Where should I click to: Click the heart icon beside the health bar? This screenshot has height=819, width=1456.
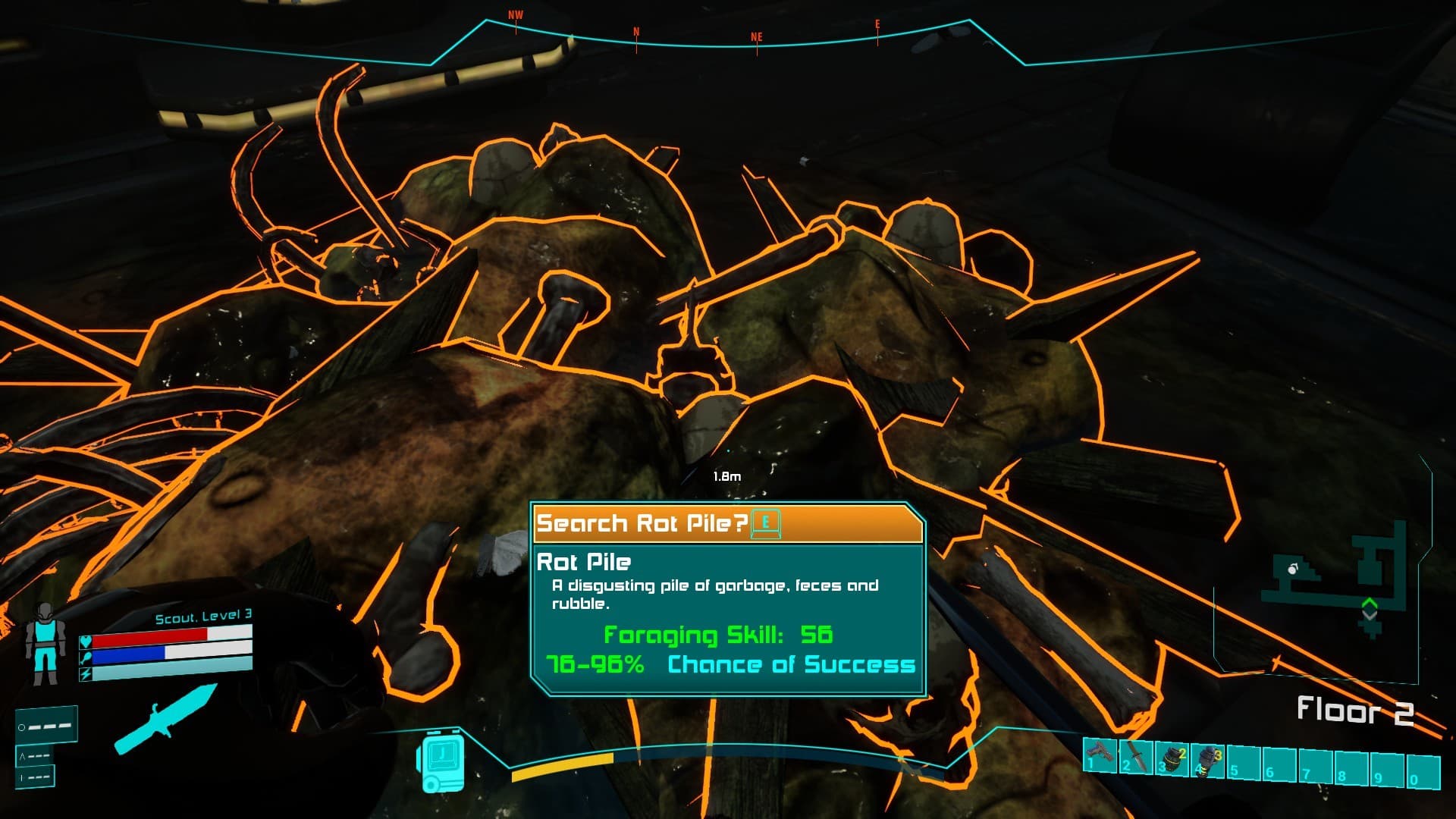tap(85, 641)
